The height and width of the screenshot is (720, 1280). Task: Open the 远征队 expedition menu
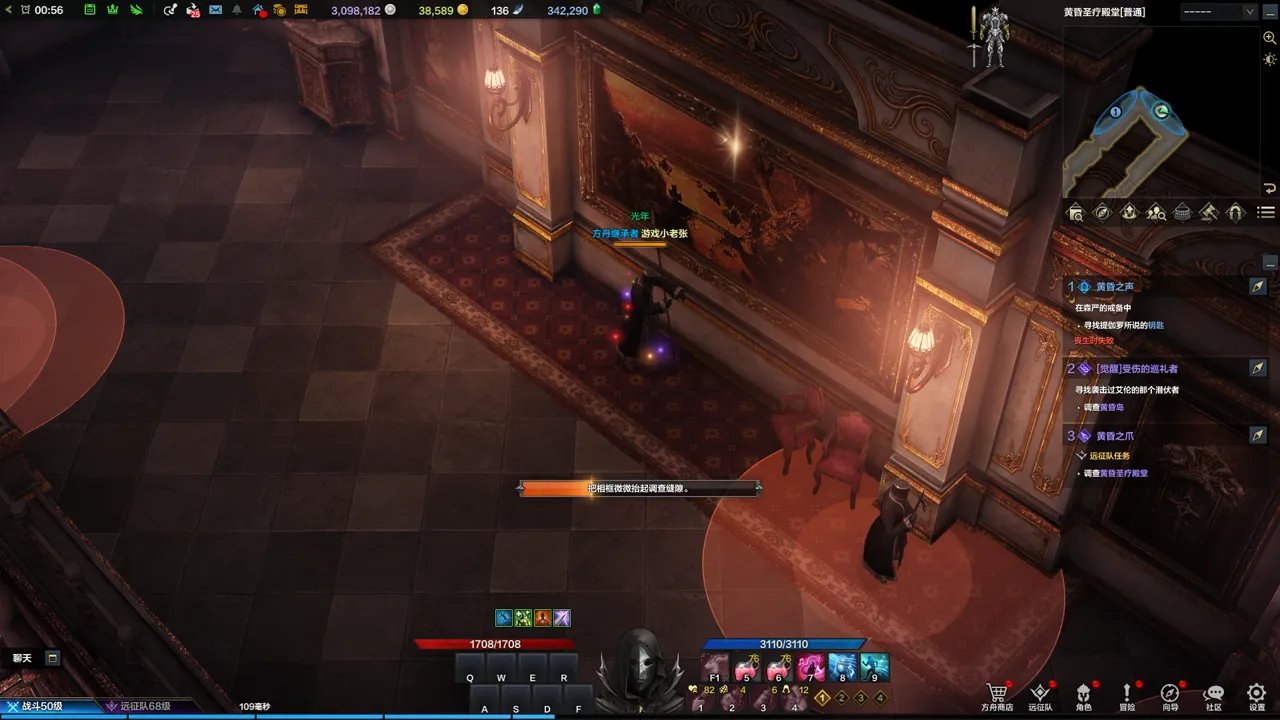point(1040,693)
